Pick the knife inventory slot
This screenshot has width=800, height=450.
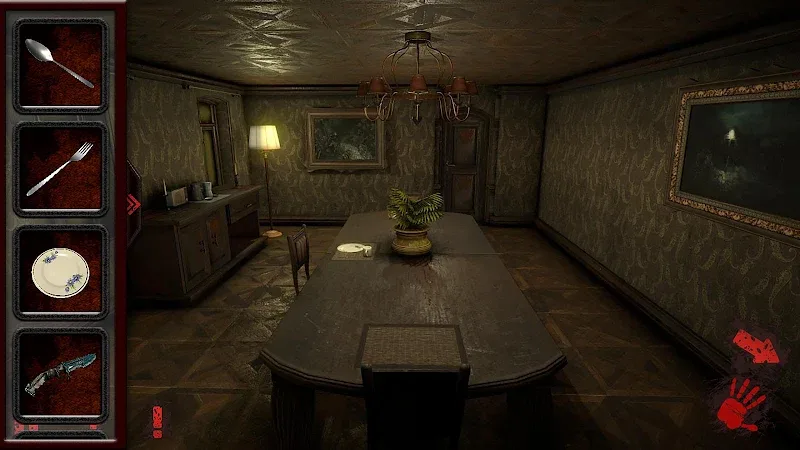59,375
